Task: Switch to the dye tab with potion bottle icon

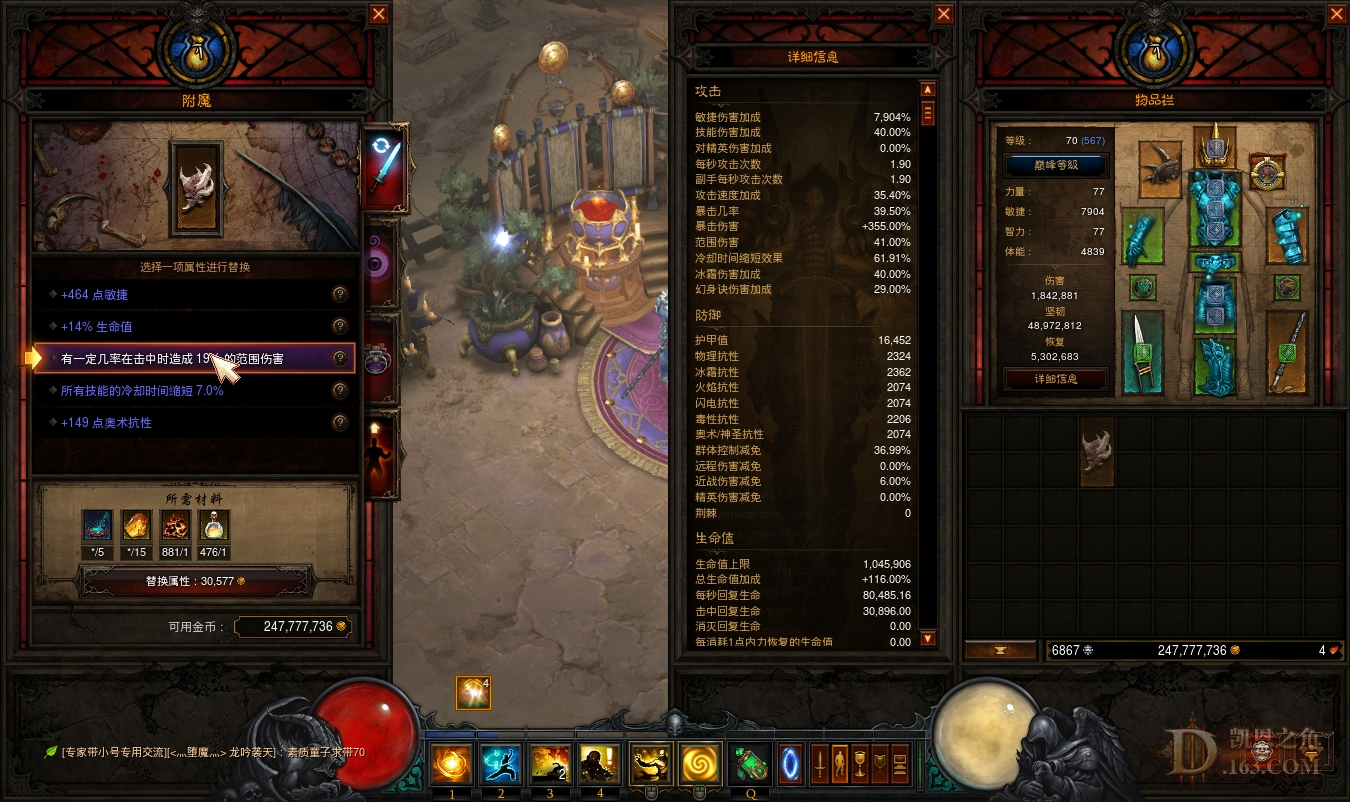Action: [x=378, y=354]
